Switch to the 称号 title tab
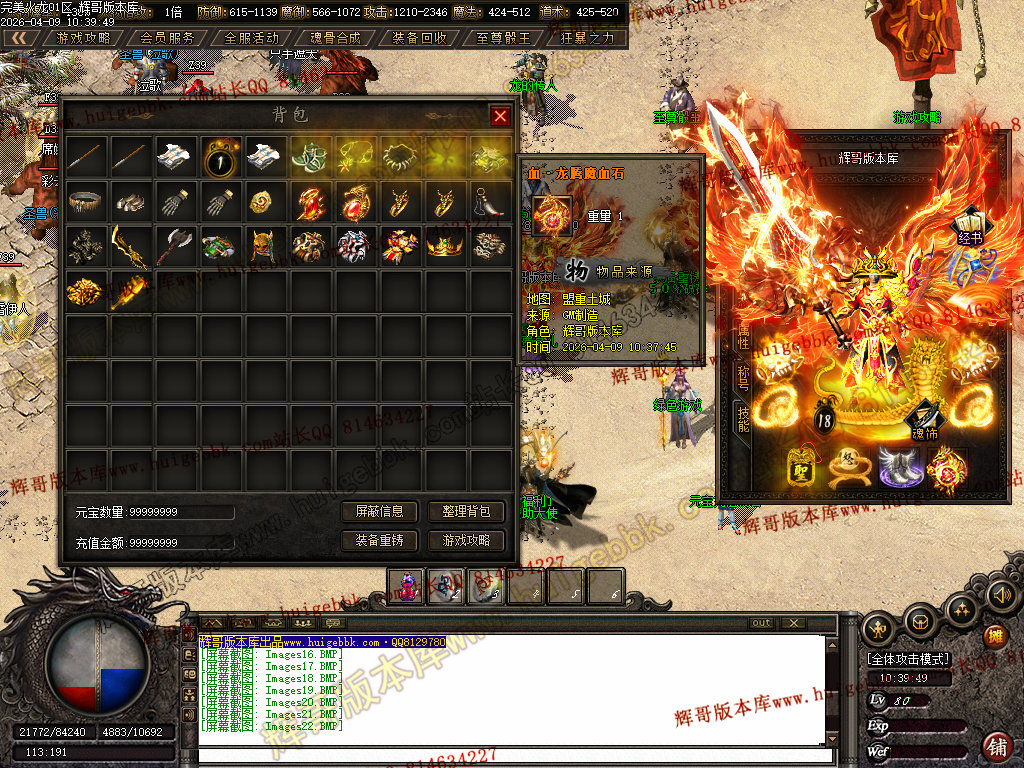 point(743,378)
